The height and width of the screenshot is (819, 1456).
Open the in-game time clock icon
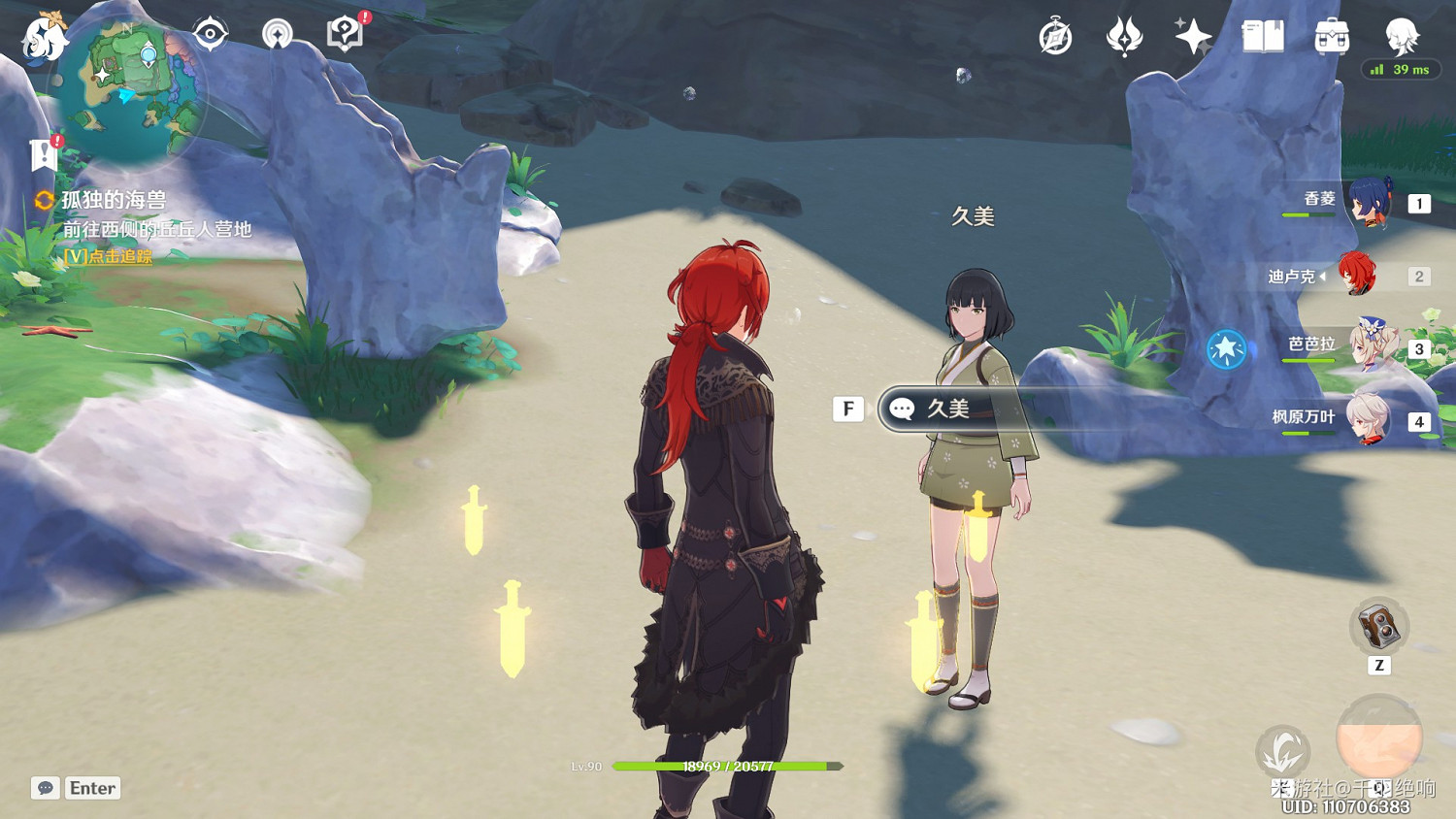(x=1057, y=37)
